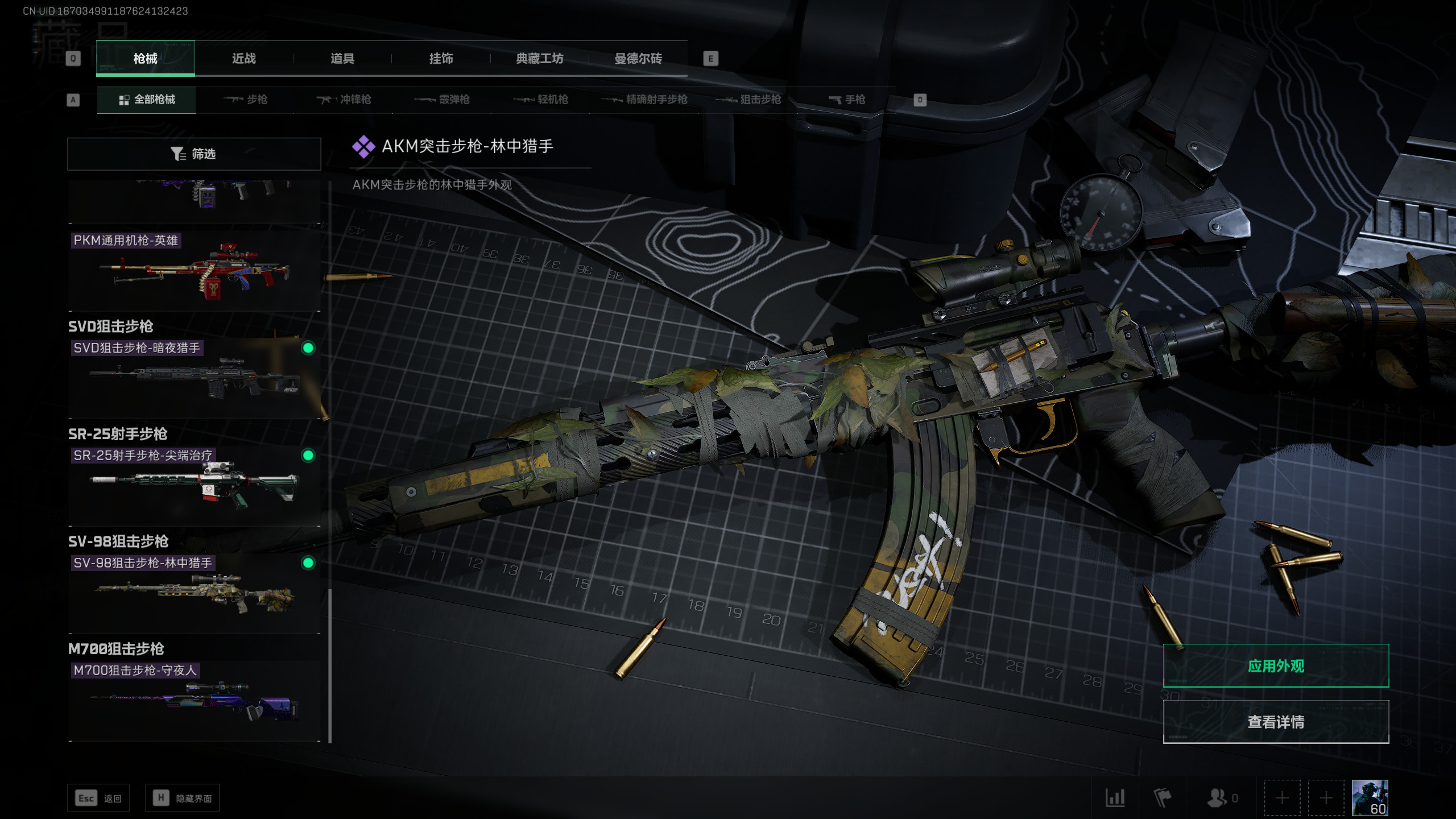Select the 轻机枪 light machine gun category
The height and width of the screenshot is (819, 1456).
click(540, 100)
